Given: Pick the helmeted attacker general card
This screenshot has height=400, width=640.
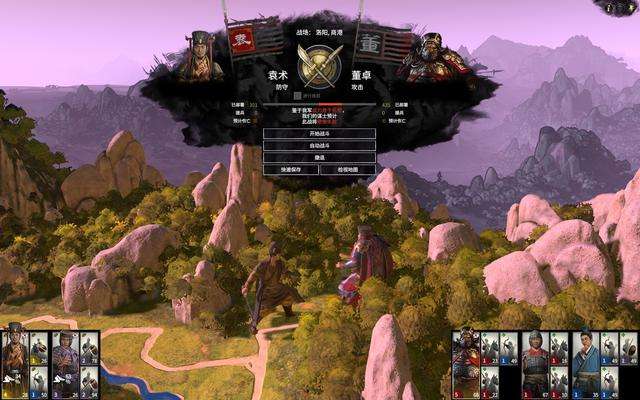Looking at the screenshot, I should (x=533, y=361).
